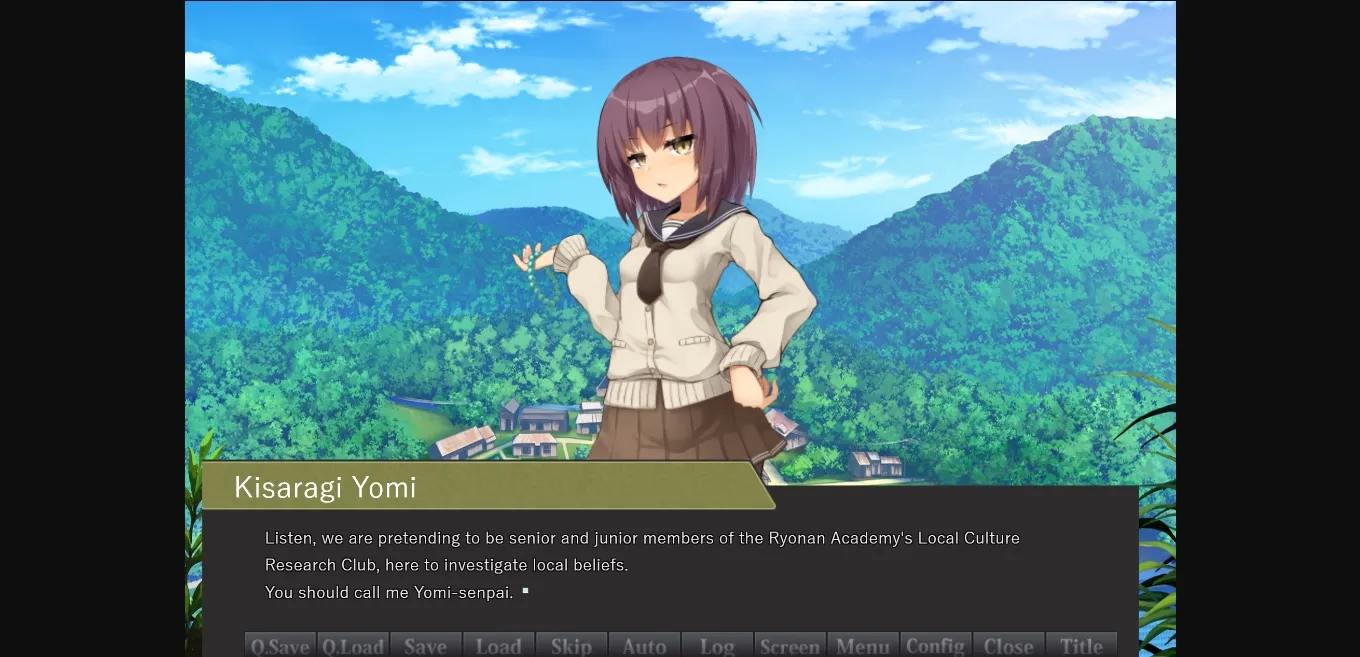Open the Save menu
This screenshot has width=1360, height=657.
point(426,645)
